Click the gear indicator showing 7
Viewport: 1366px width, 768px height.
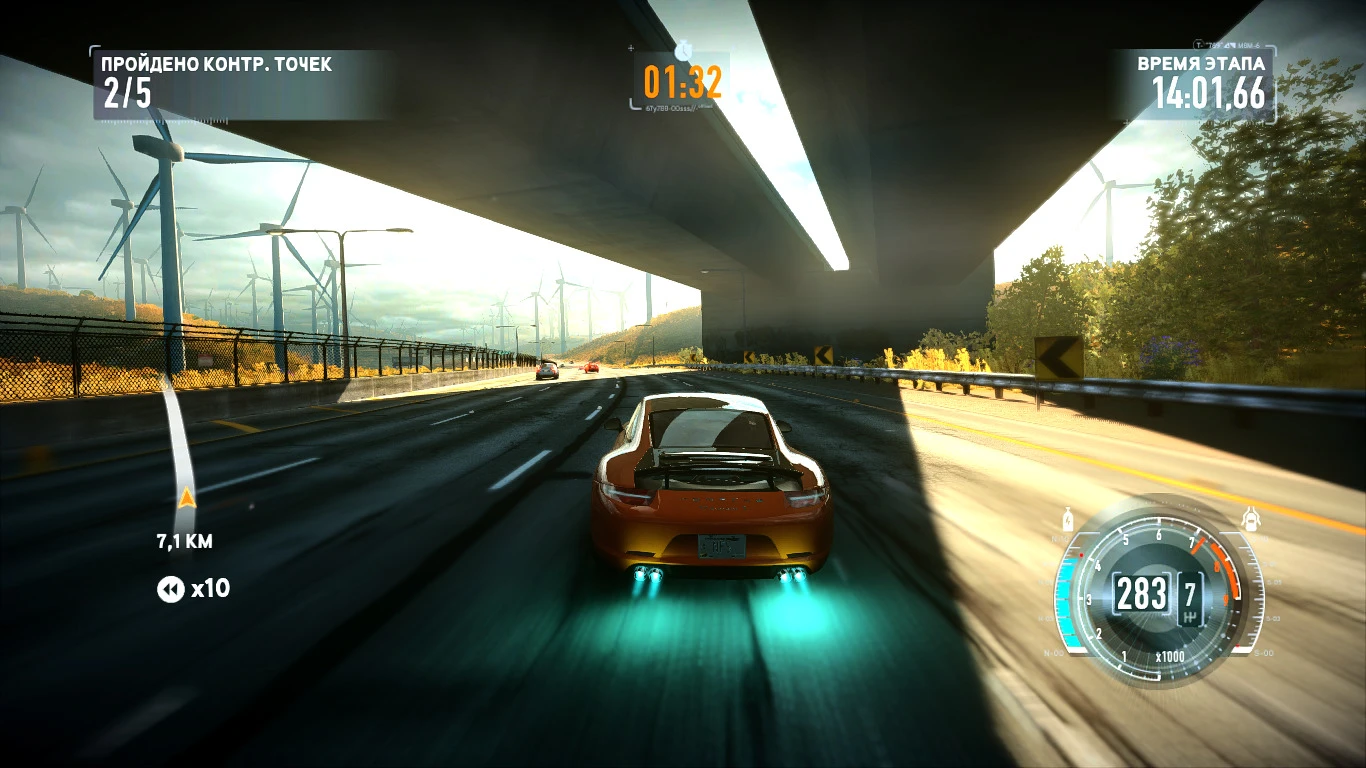pos(1192,591)
